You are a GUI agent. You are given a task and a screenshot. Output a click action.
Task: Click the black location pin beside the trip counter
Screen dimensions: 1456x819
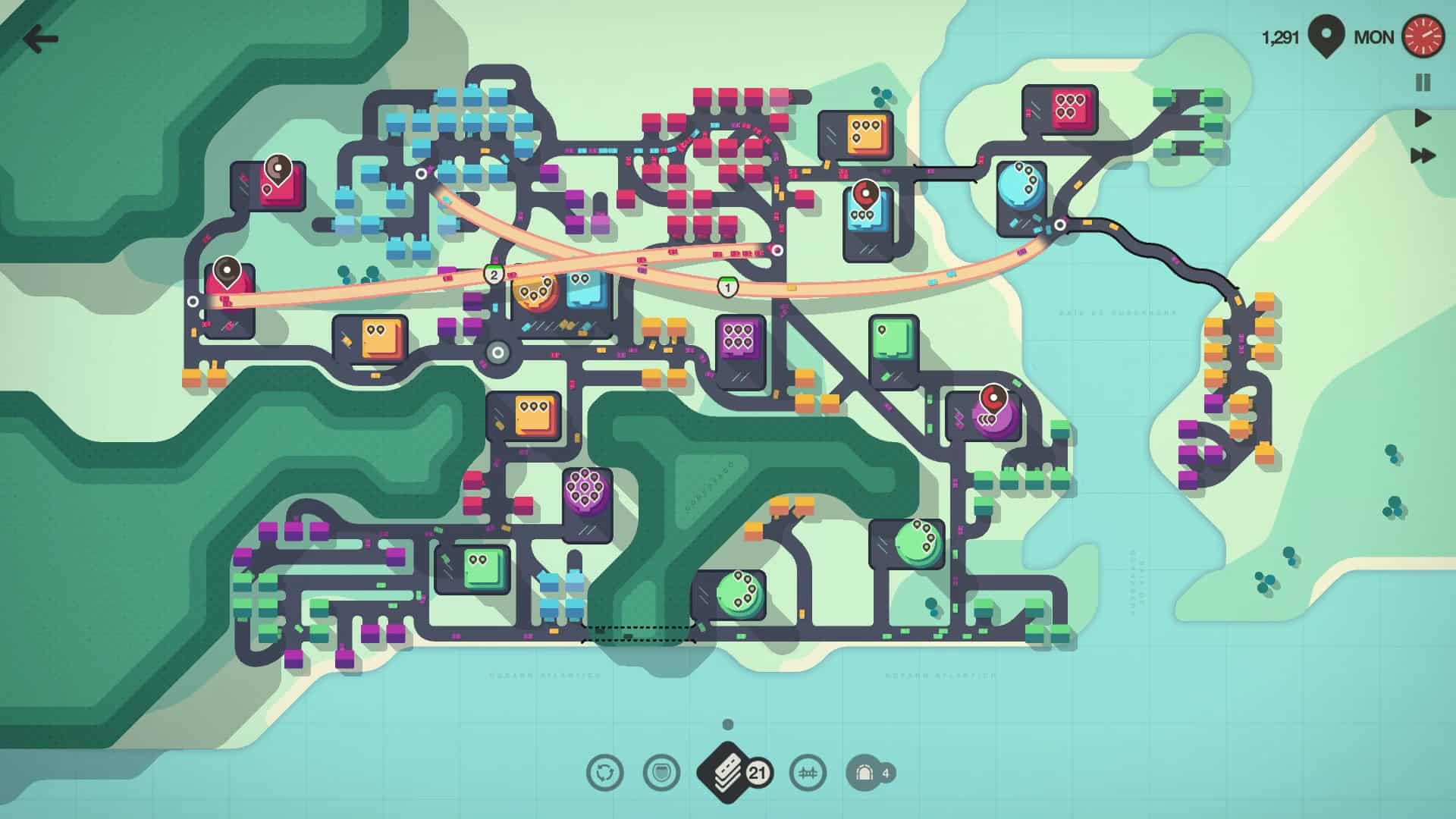click(x=1326, y=36)
